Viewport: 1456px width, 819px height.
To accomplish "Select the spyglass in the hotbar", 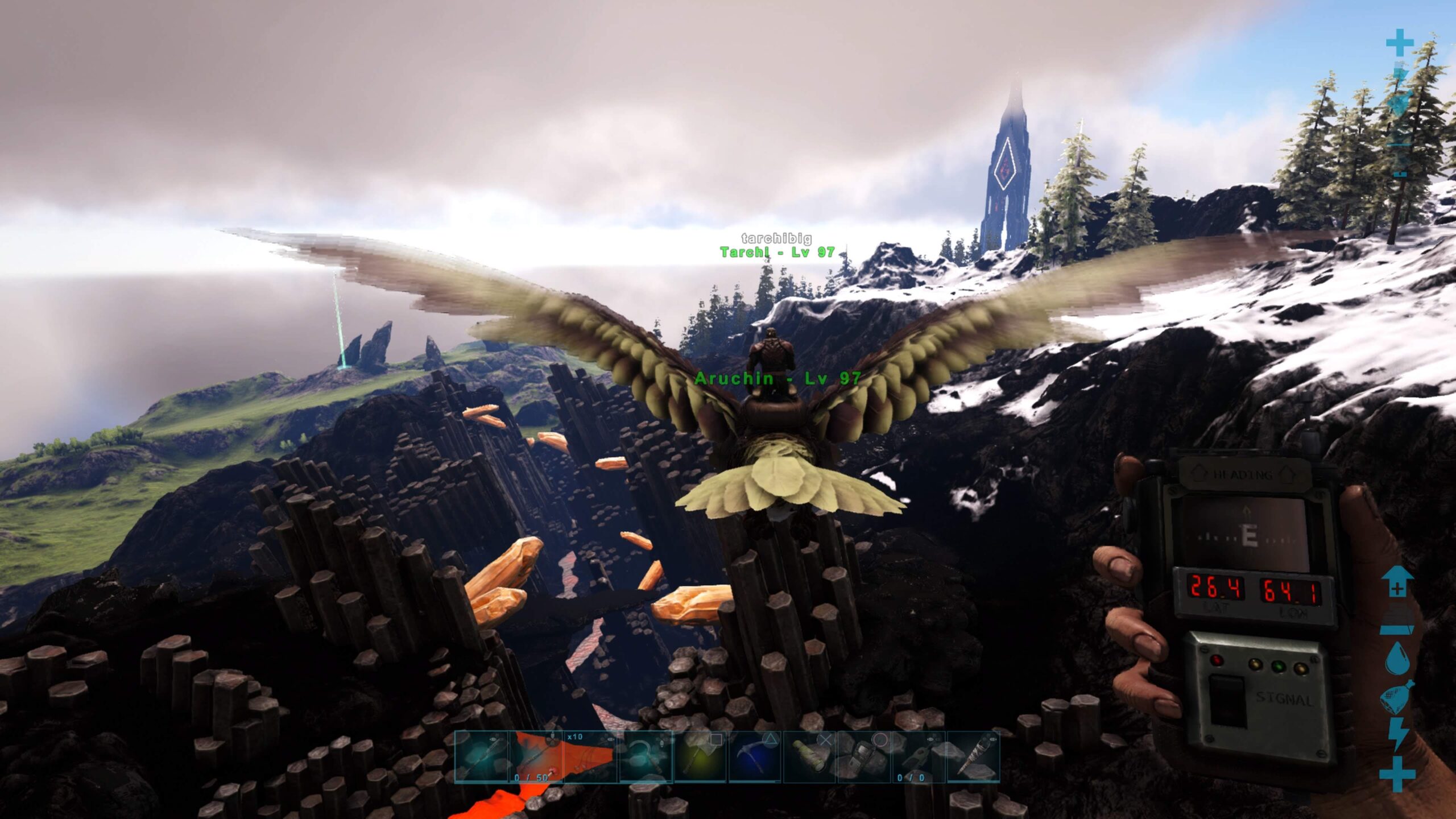I will (810, 757).
